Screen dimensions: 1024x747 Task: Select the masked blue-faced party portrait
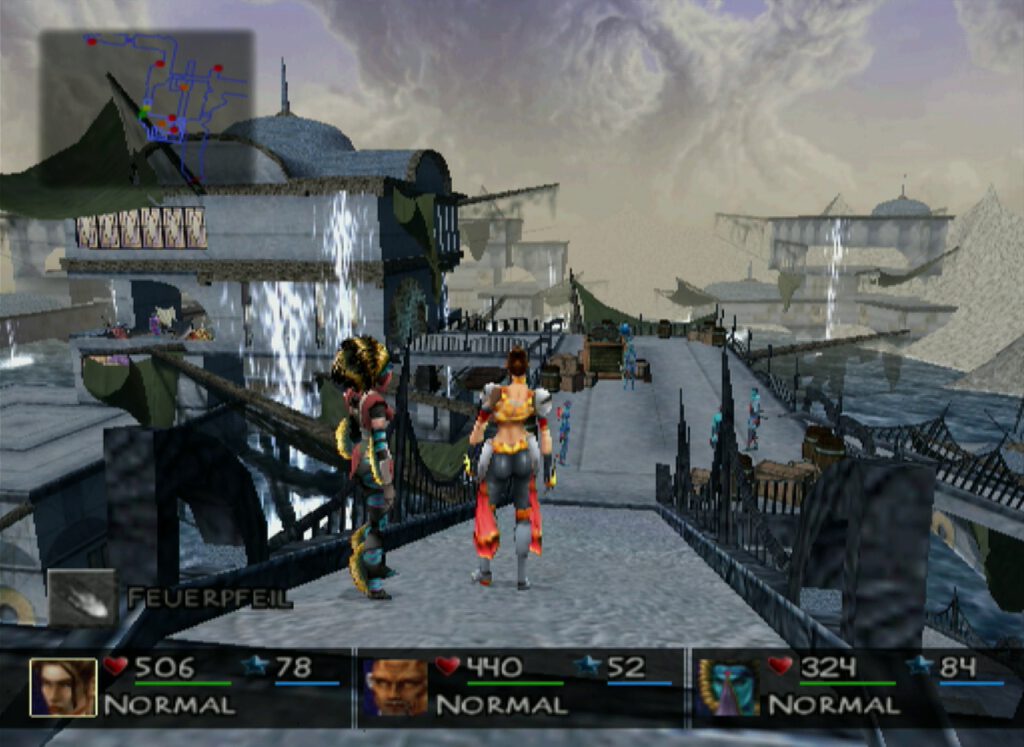[727, 687]
